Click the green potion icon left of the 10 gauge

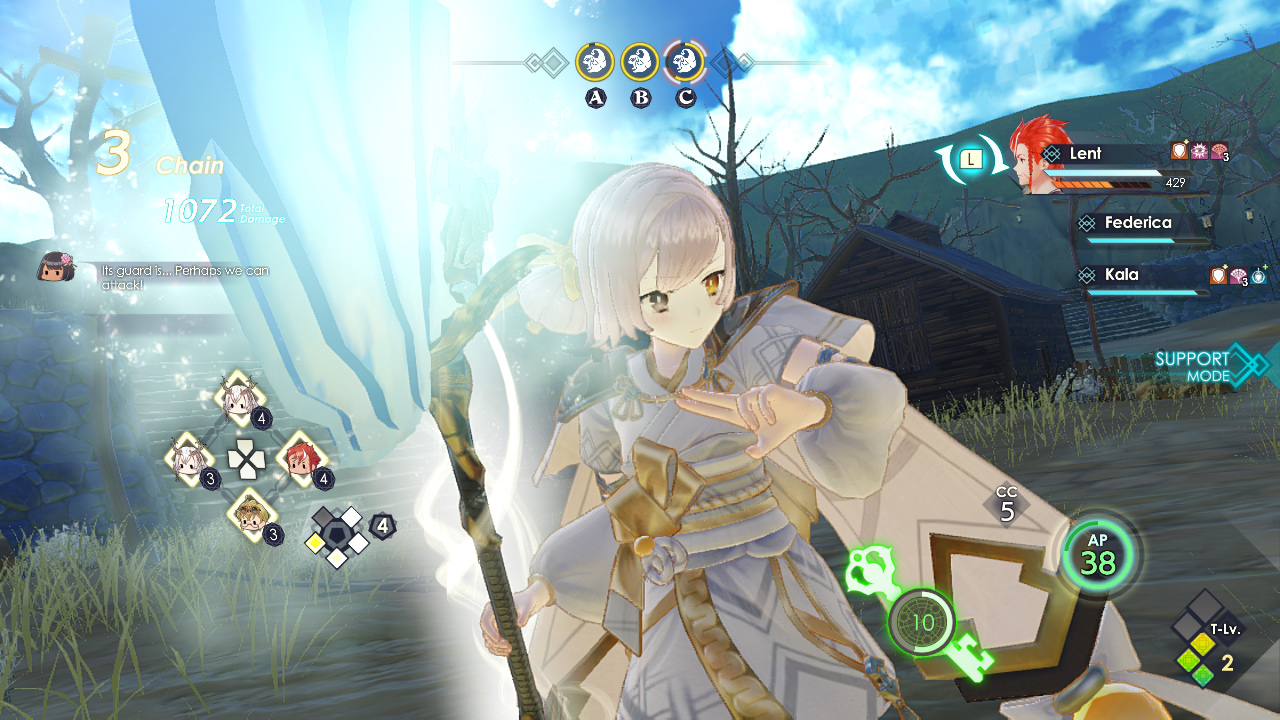coord(873,568)
